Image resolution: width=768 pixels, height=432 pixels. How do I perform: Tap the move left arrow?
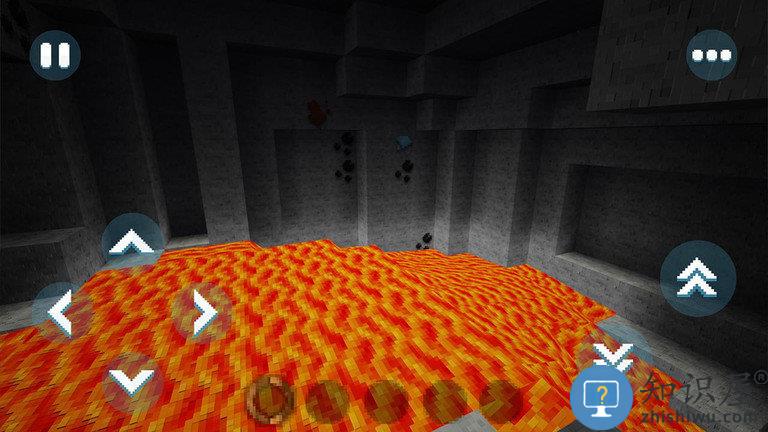(x=61, y=313)
